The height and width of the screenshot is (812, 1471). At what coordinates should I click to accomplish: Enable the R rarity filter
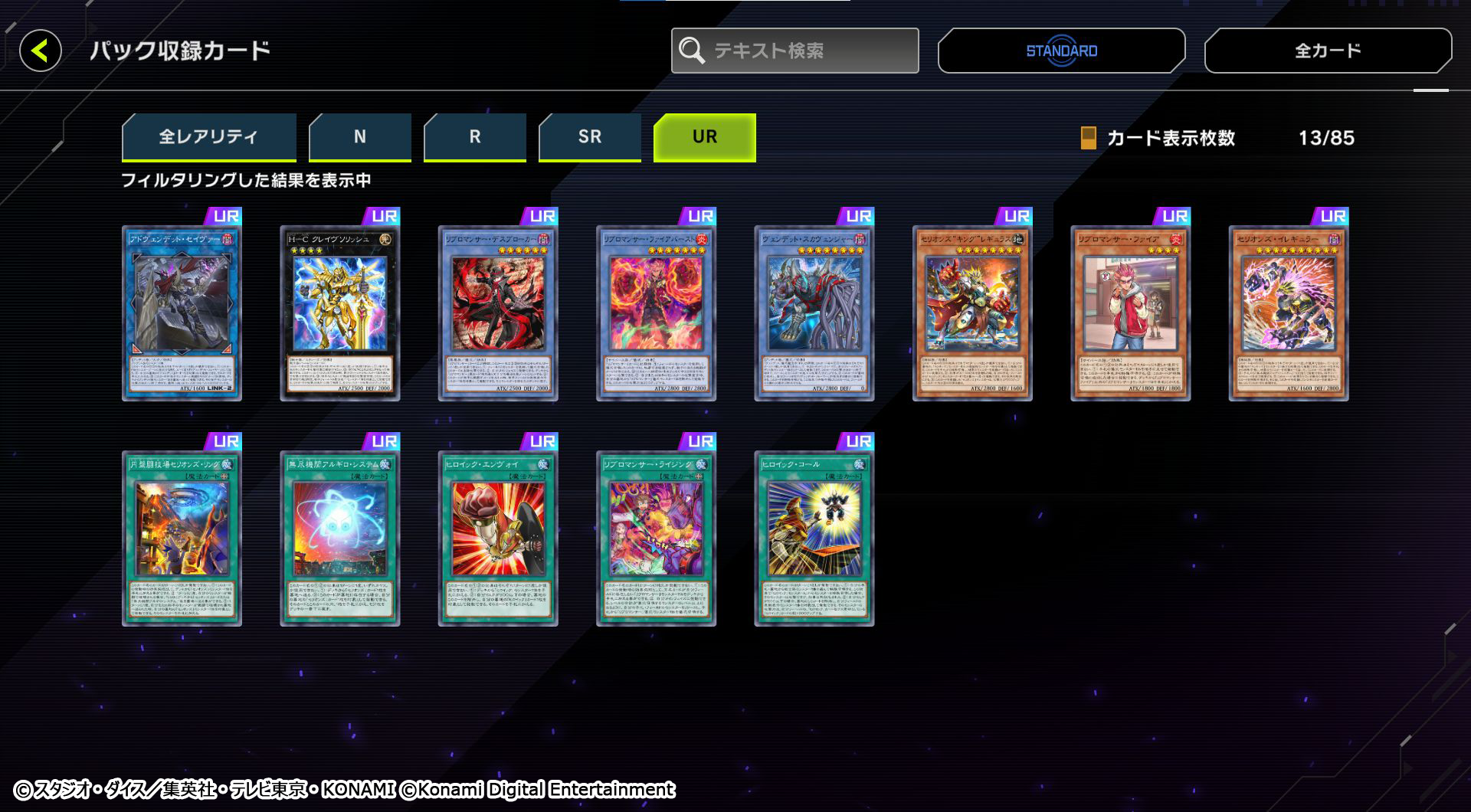[474, 136]
